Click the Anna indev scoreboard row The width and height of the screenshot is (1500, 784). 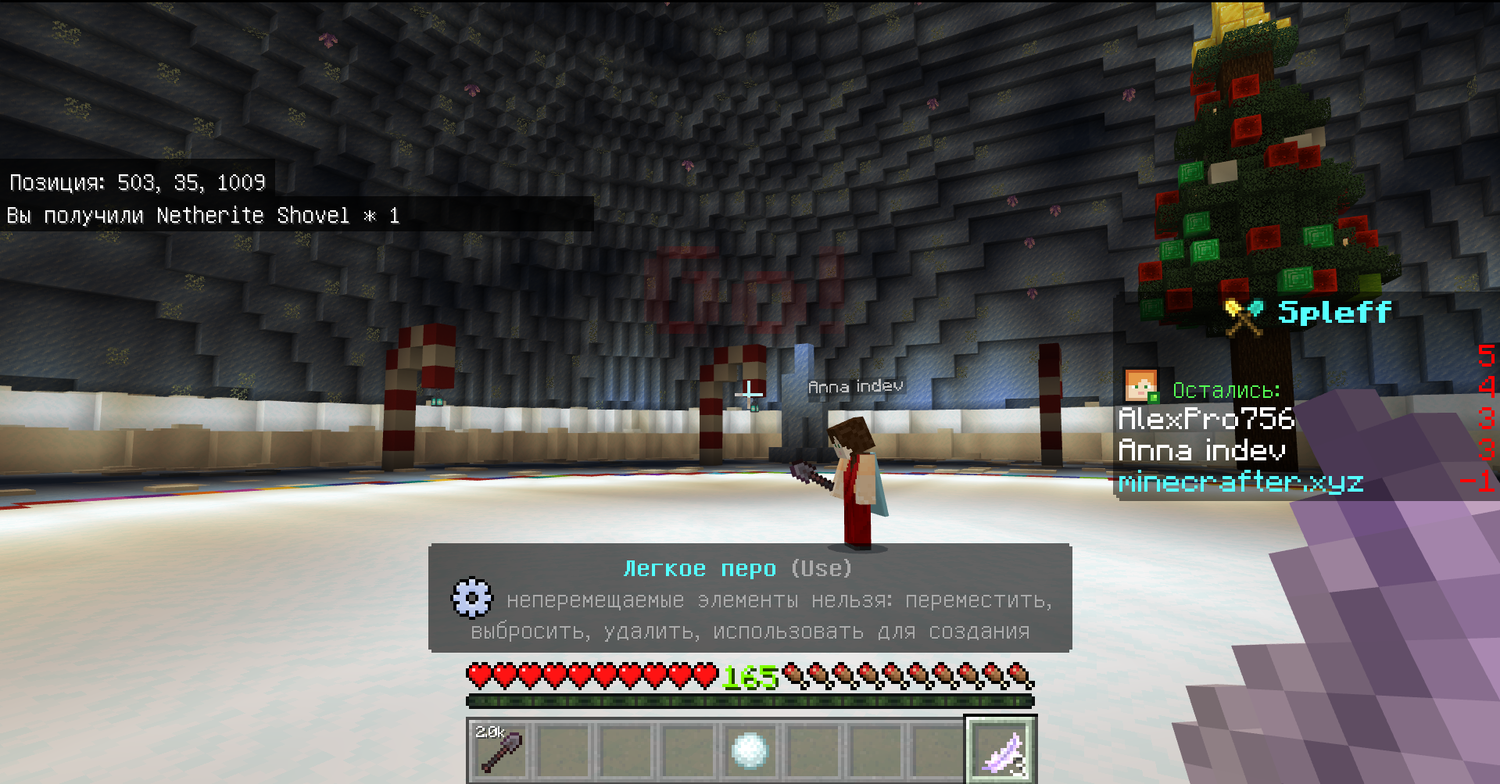(x=1206, y=451)
